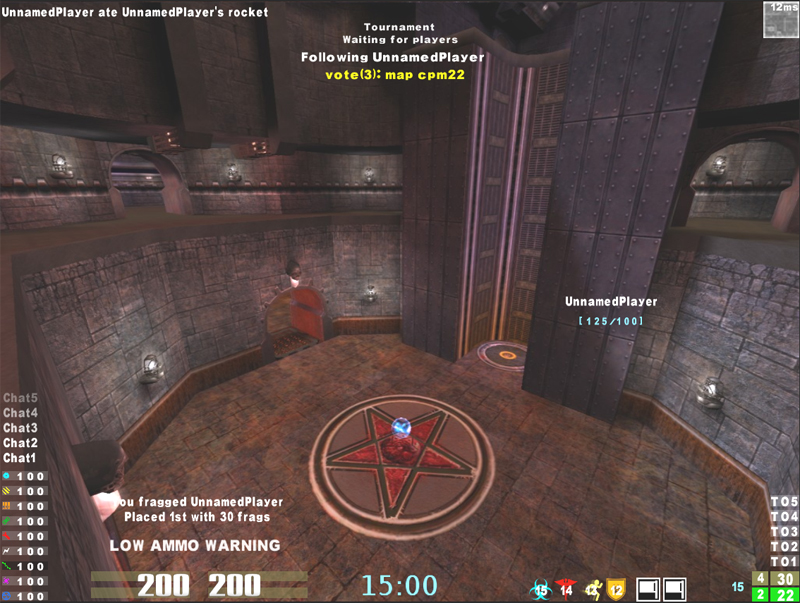Click the Chat1 message line

pyautogui.click(x=20, y=458)
